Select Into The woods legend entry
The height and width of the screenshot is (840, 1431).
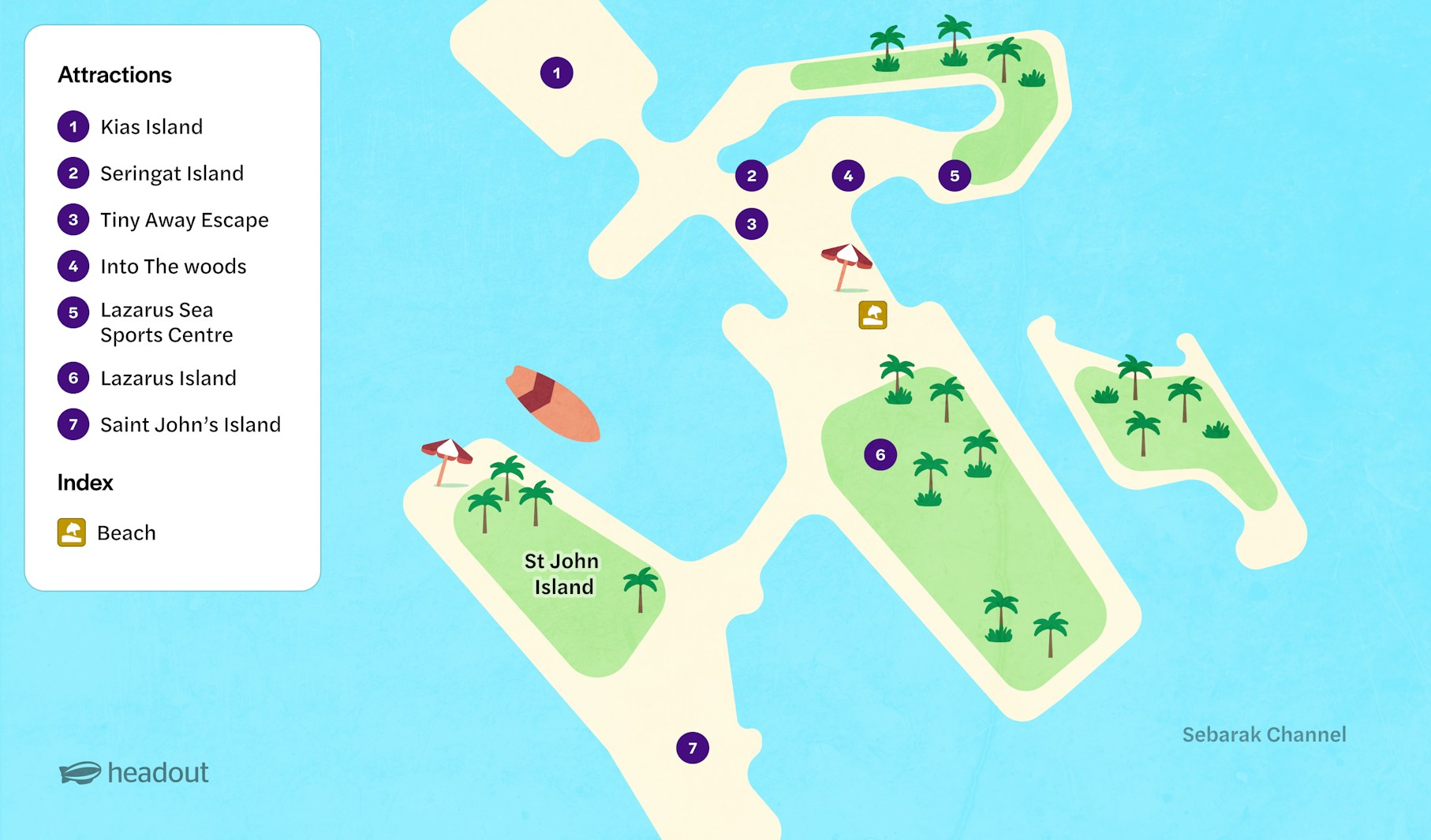[173, 267]
